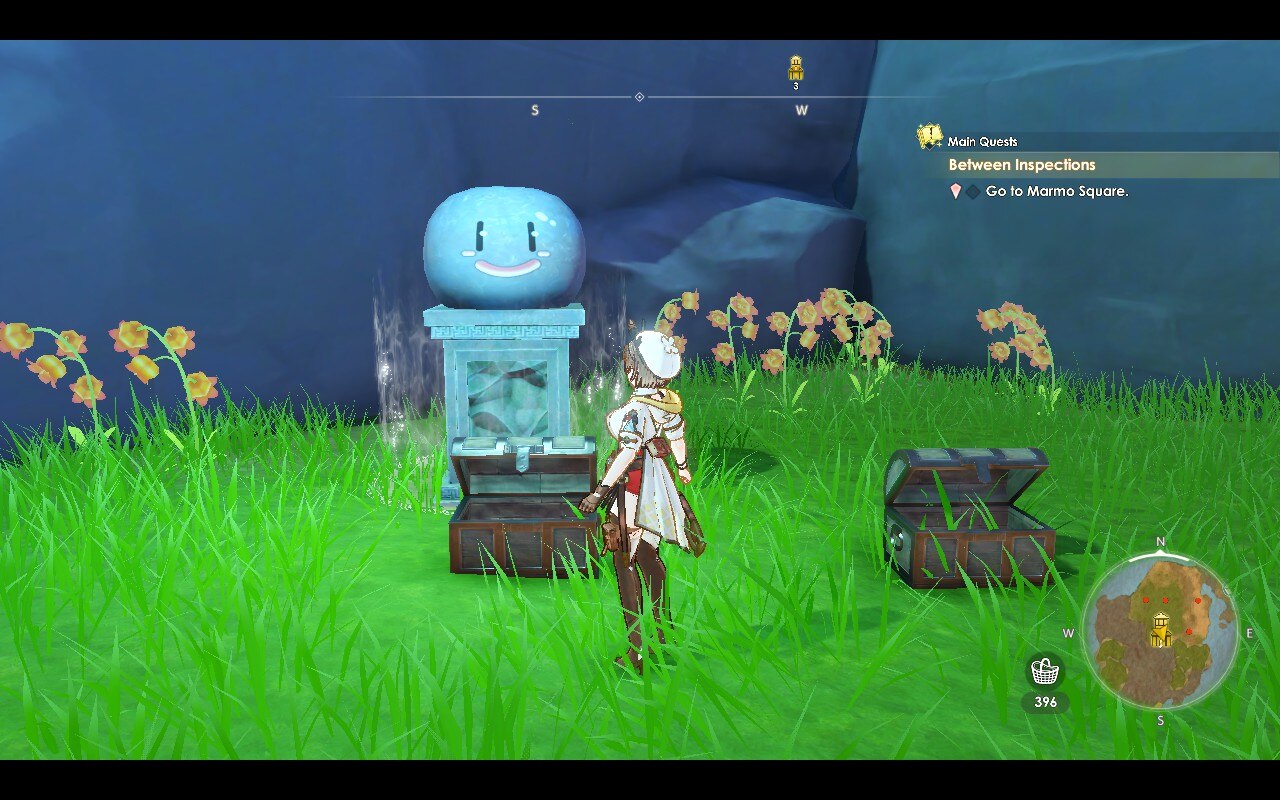Click the diamond marker on the compass line
Screen dimensions: 1280x800
[637, 97]
